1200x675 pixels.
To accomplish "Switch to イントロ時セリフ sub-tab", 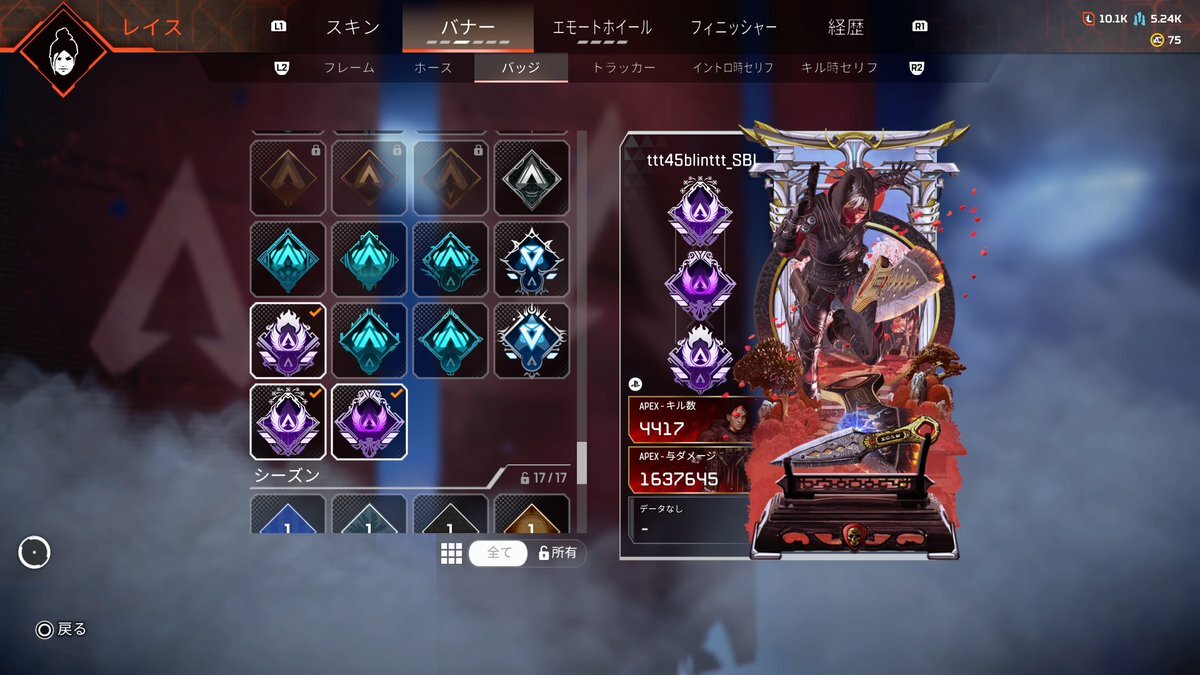I will coord(735,68).
